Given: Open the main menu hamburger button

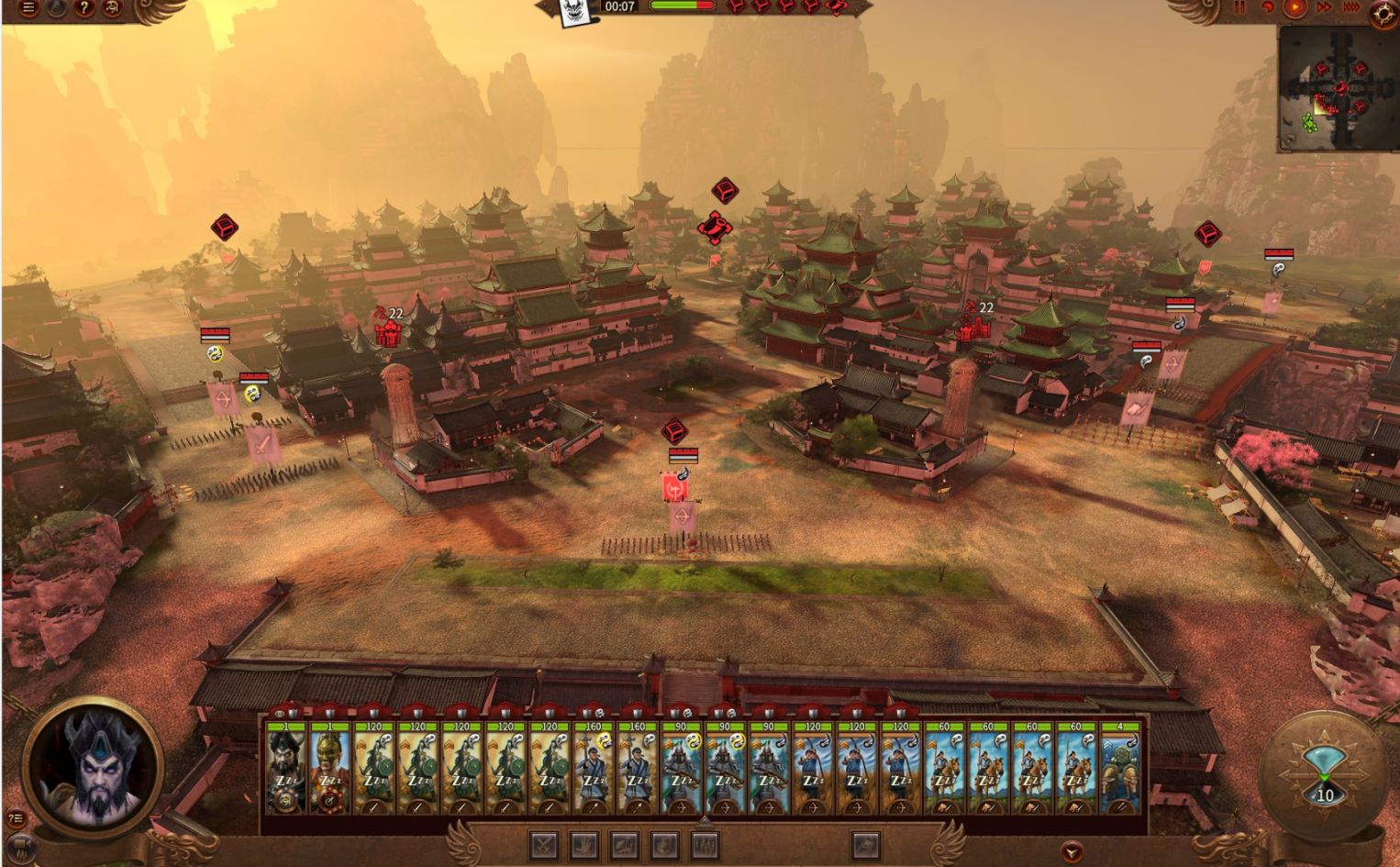Looking at the screenshot, I should pyautogui.click(x=29, y=7).
